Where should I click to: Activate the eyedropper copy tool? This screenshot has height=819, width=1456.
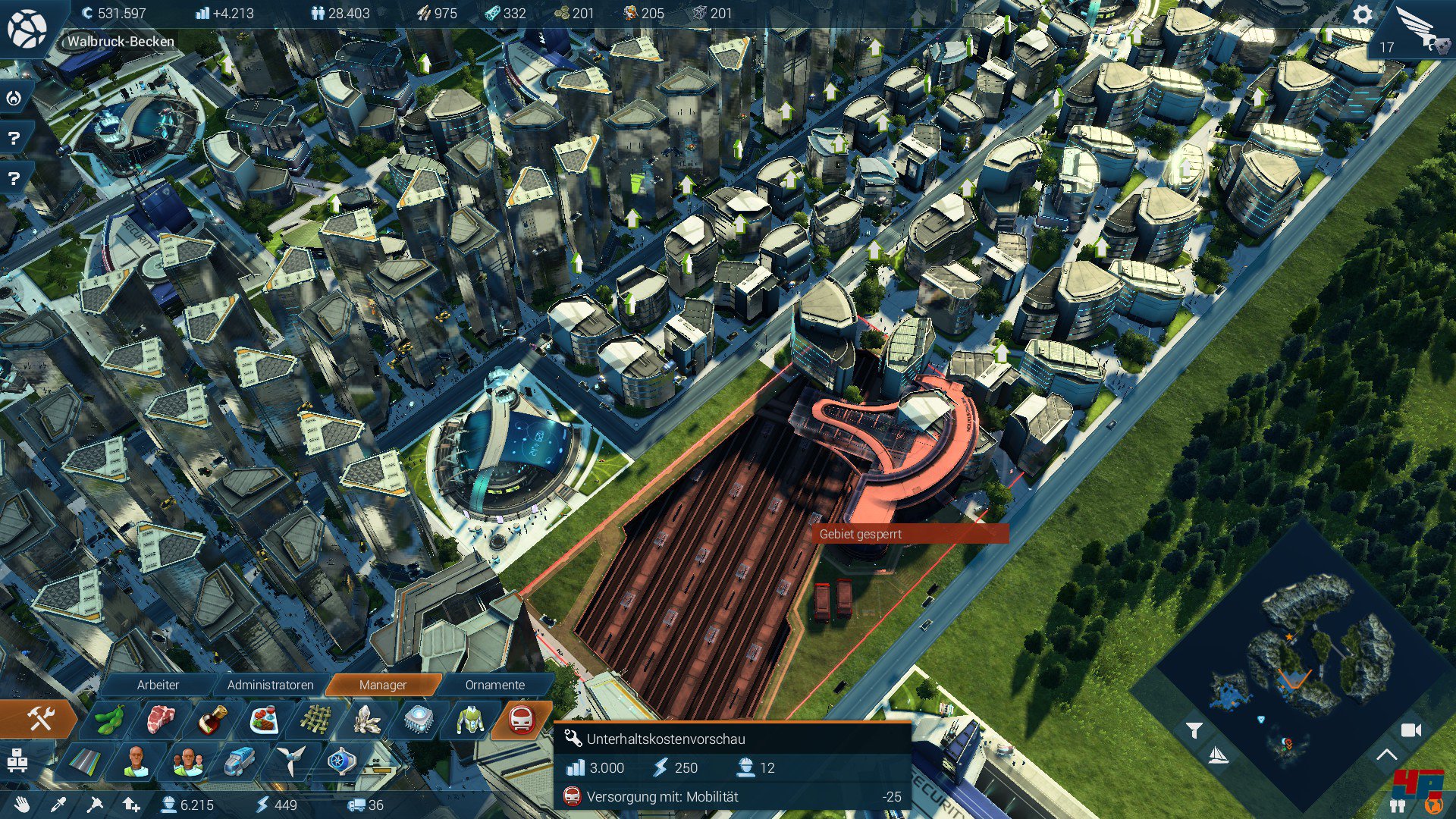click(x=58, y=805)
